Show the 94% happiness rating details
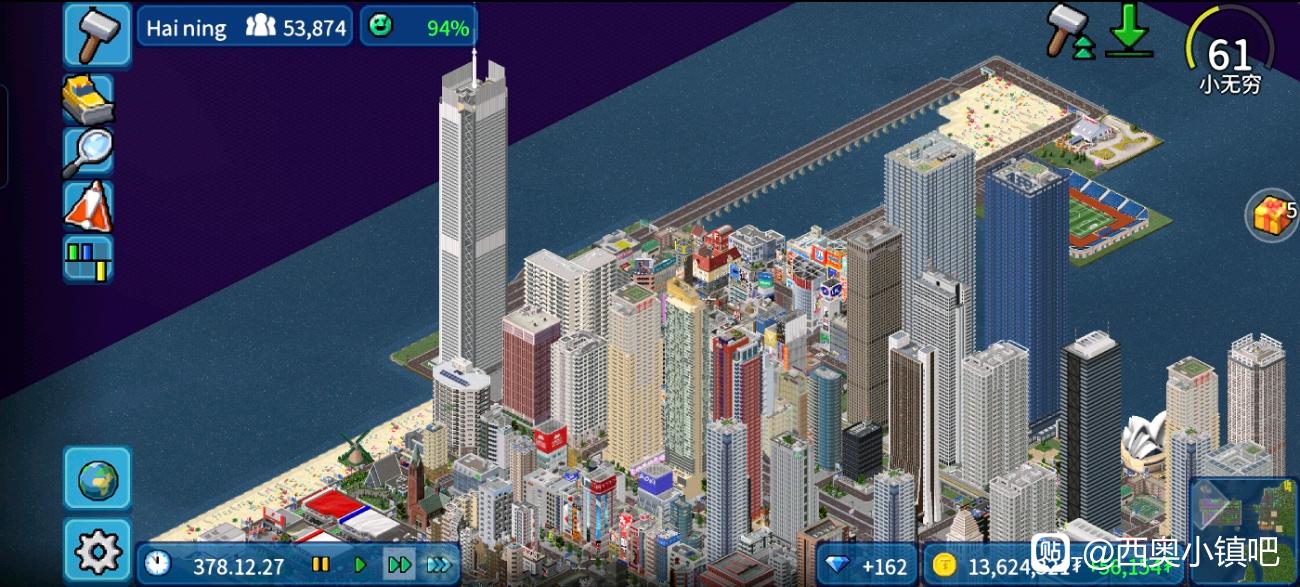 (418, 27)
